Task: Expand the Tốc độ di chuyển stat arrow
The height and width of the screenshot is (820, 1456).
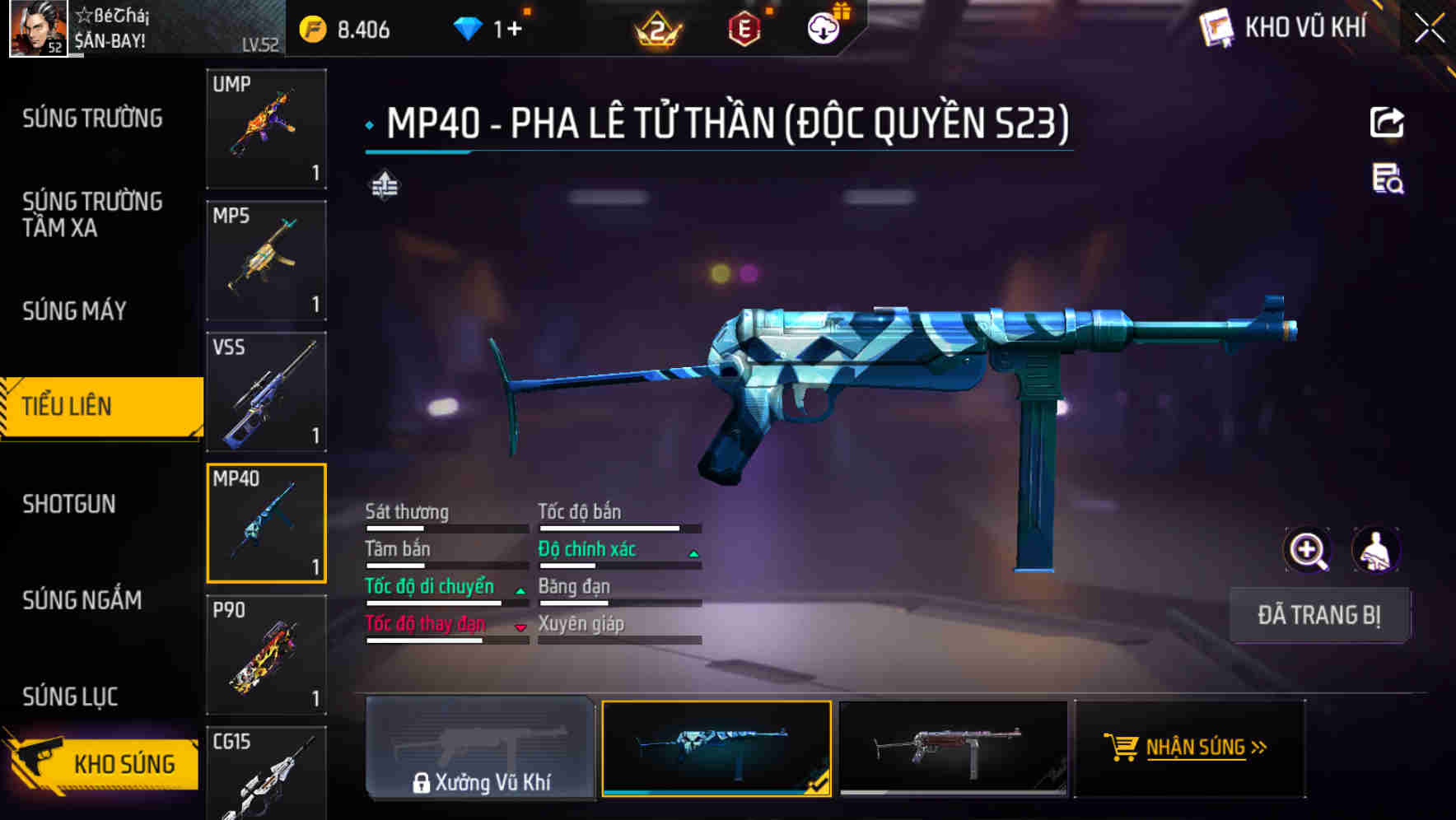Action: pyautogui.click(x=520, y=591)
